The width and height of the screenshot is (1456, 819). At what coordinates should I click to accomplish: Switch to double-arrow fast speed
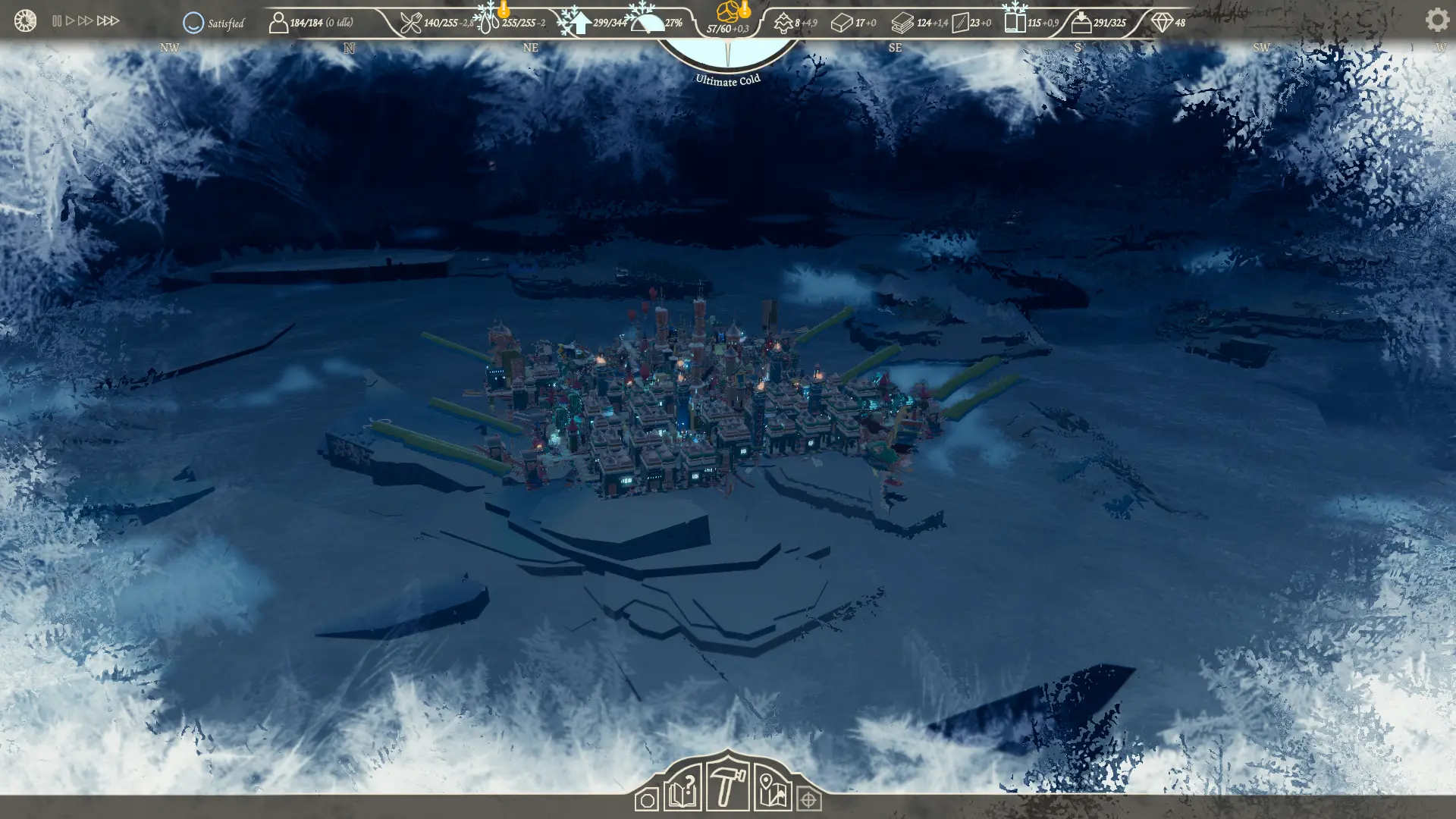pos(85,21)
